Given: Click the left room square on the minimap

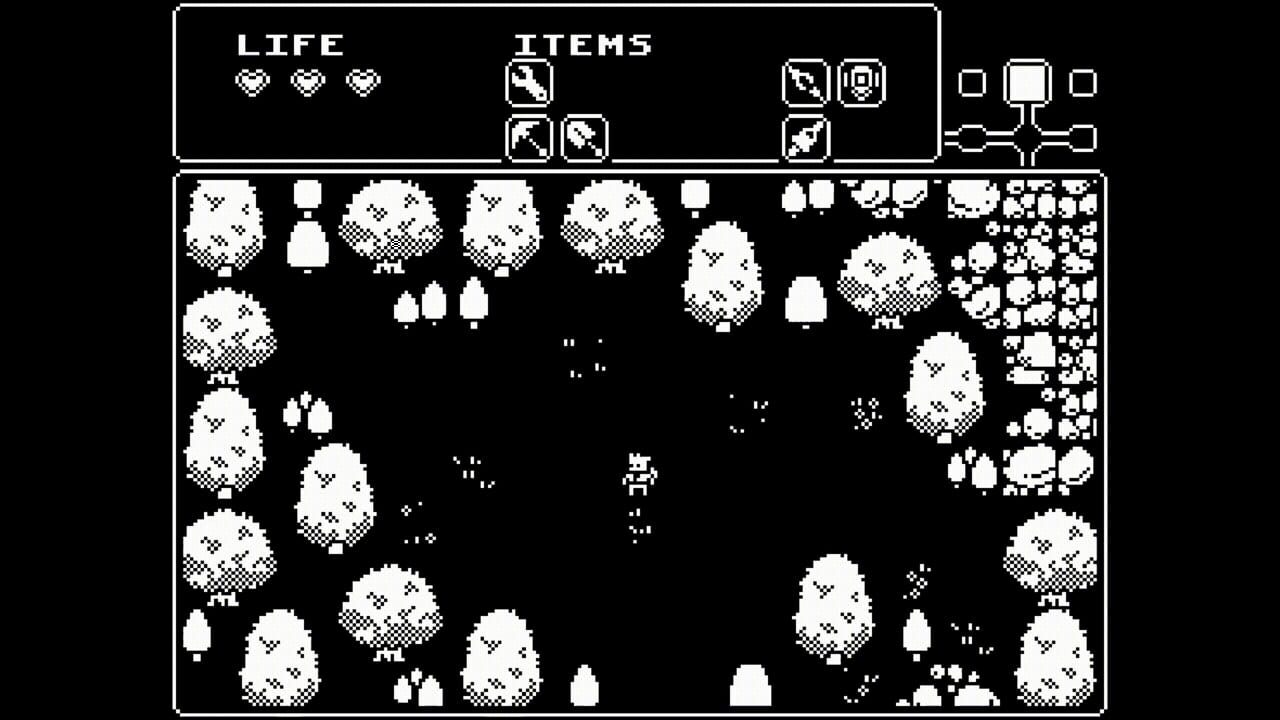Looking at the screenshot, I should tap(971, 82).
